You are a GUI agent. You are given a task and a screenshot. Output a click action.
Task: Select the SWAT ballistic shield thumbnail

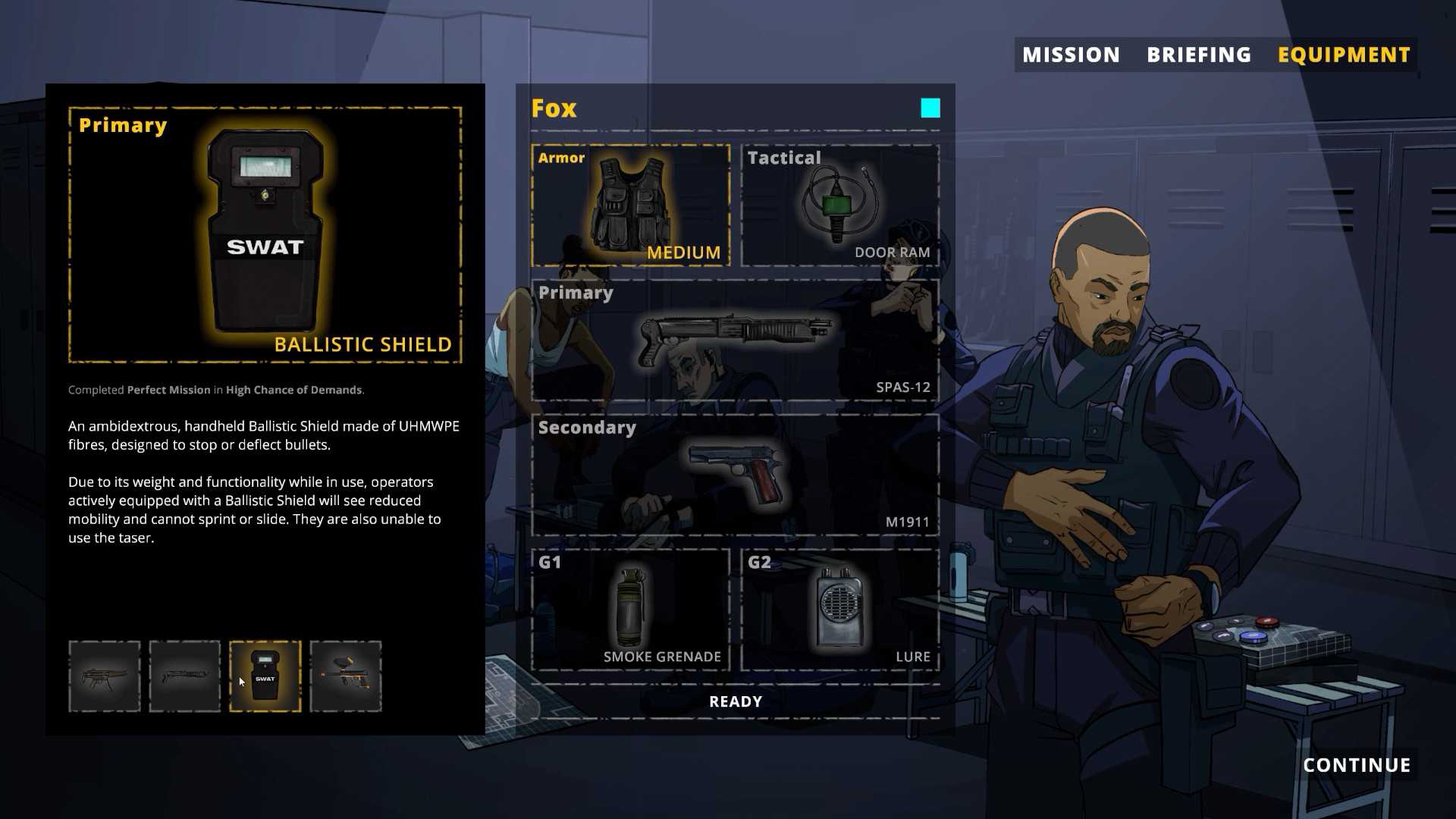click(x=265, y=676)
